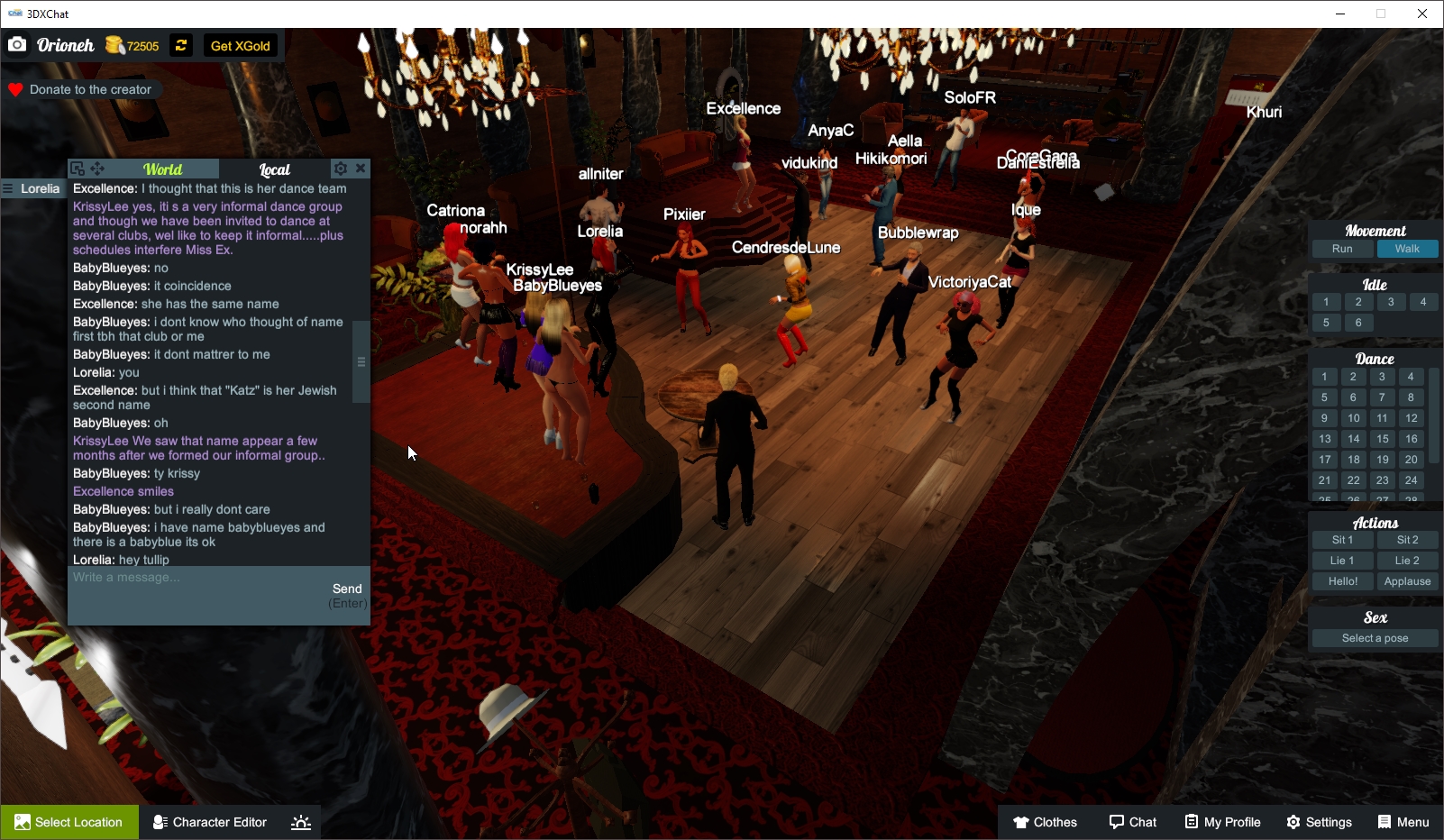Take a screenshot using the camera icon
Viewport: 1444px width, 840px height.
17,44
